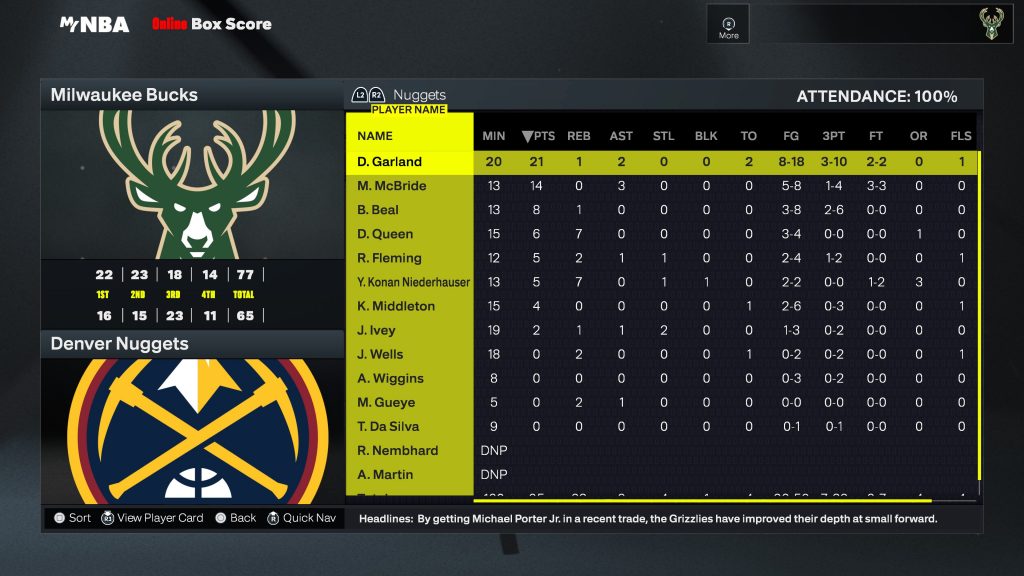Image resolution: width=1024 pixels, height=576 pixels.
Task: Click the NAME column header
Action: [375, 136]
